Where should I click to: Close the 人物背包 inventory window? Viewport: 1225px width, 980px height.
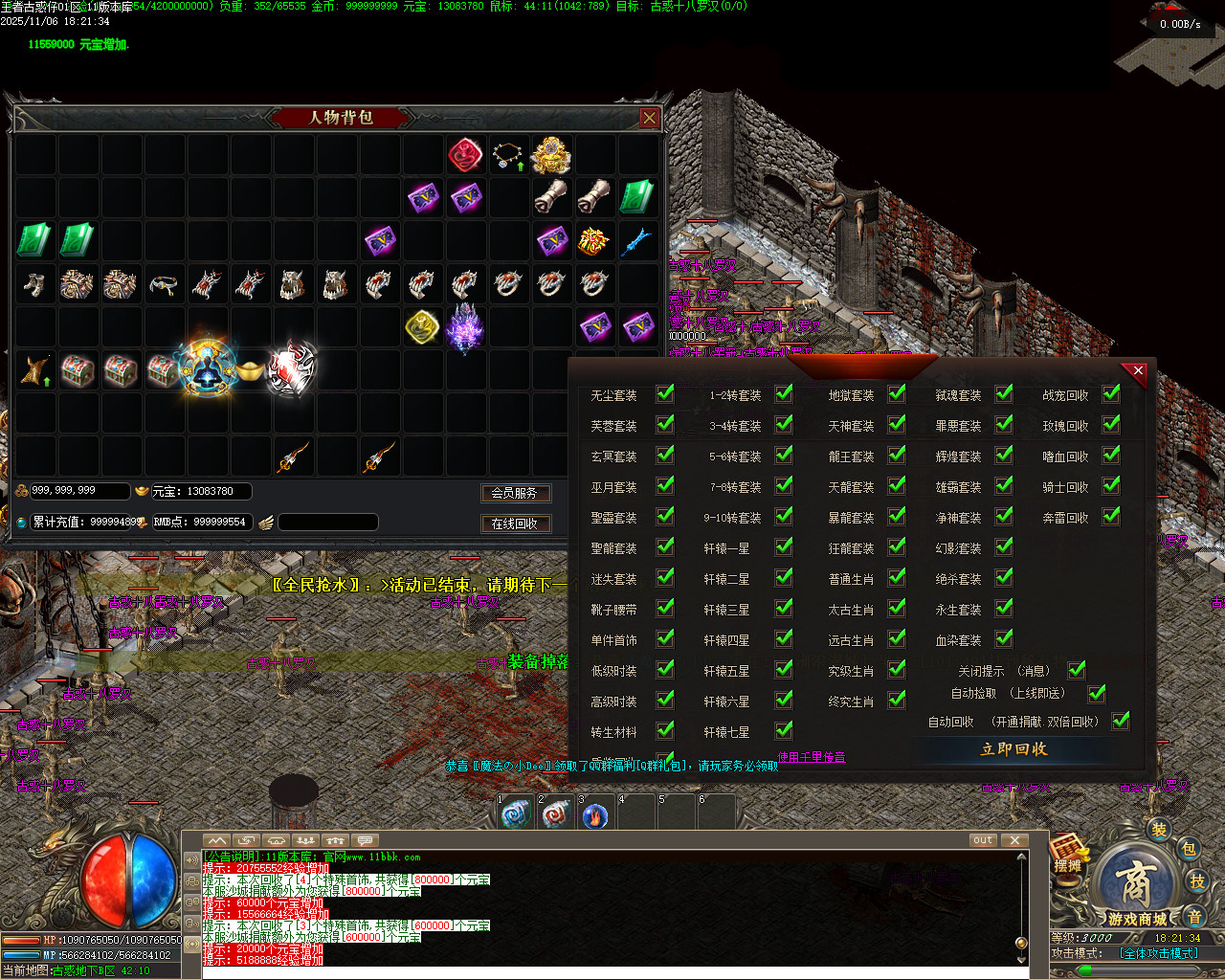click(650, 118)
